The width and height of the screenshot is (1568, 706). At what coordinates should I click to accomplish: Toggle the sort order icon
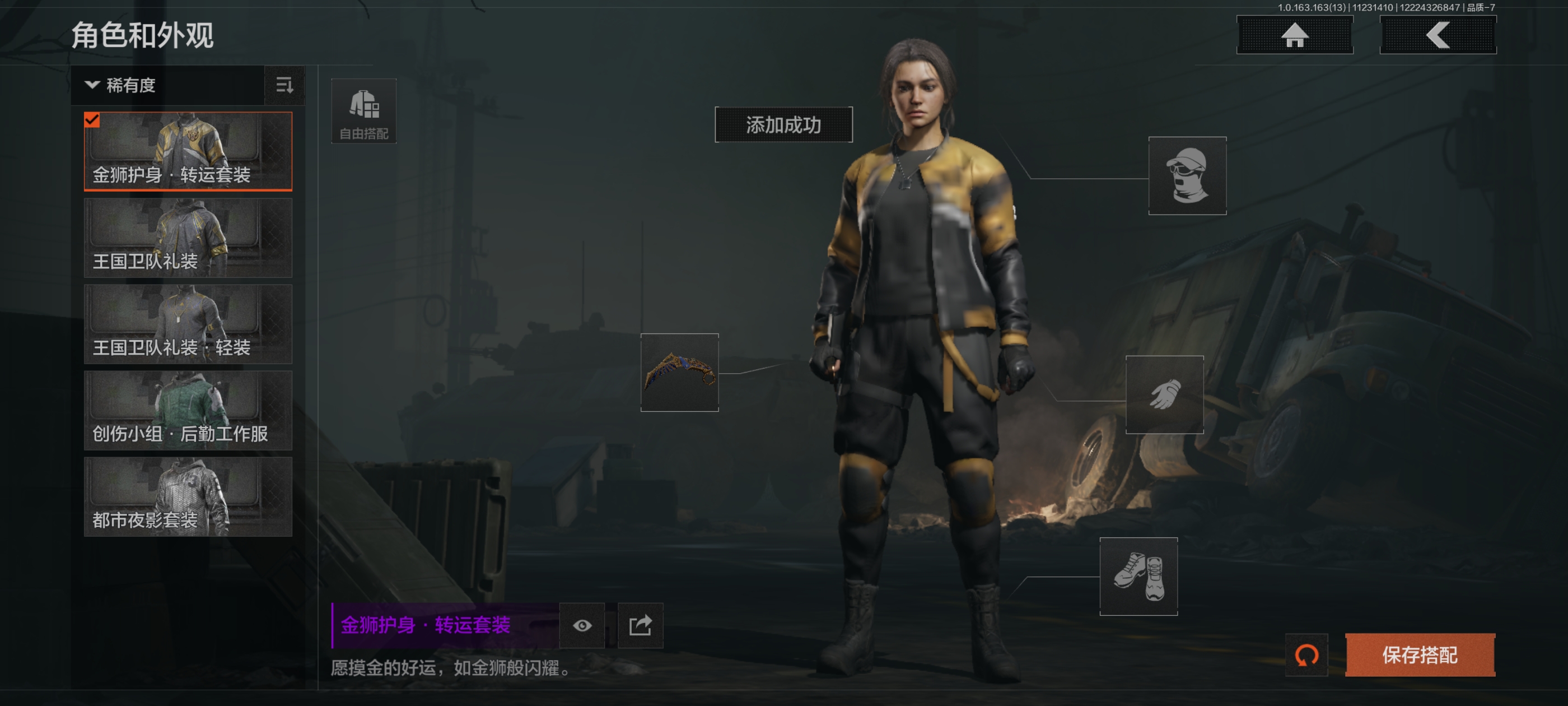point(284,85)
